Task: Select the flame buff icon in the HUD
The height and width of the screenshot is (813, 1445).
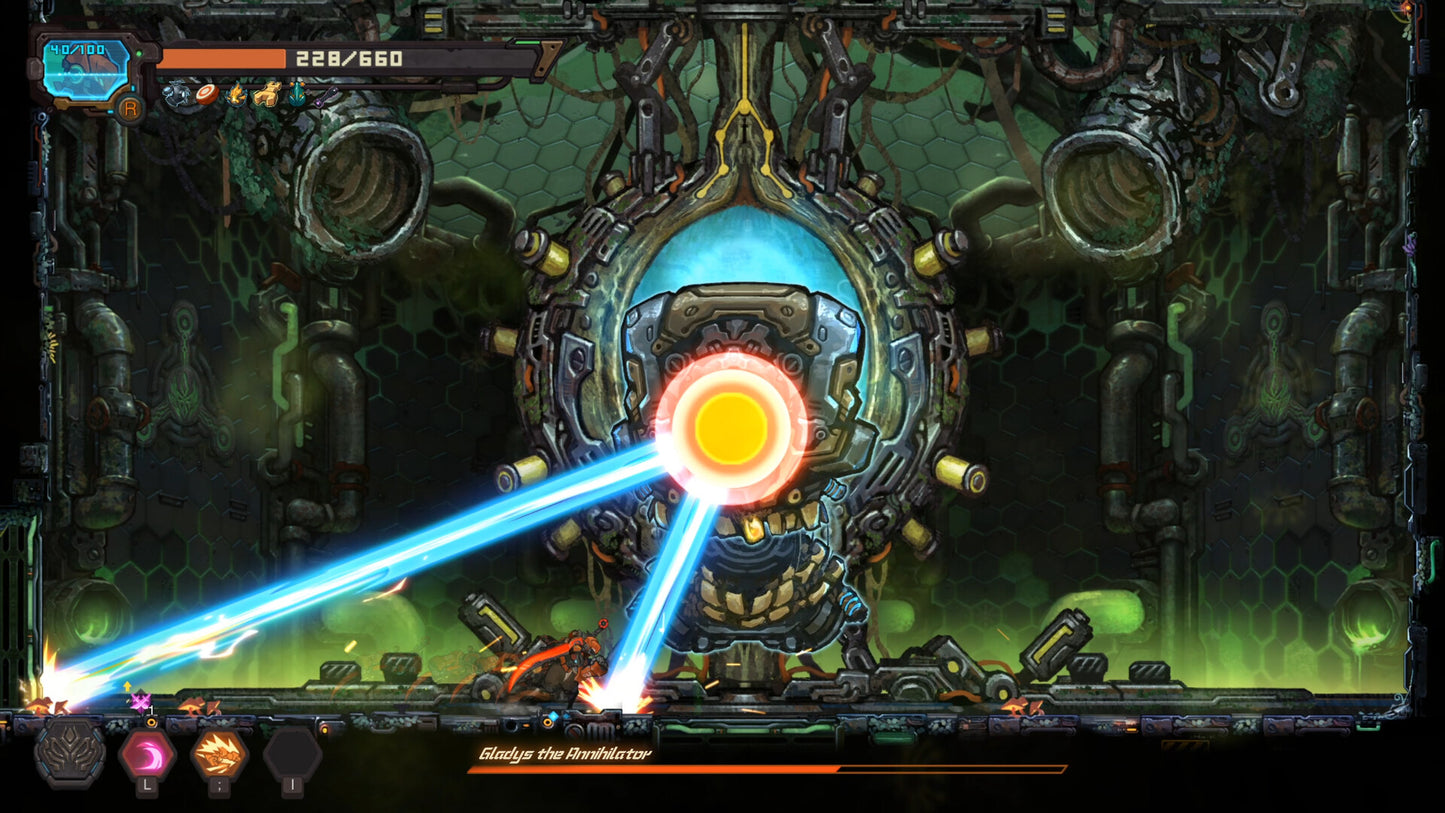Action: coord(237,94)
